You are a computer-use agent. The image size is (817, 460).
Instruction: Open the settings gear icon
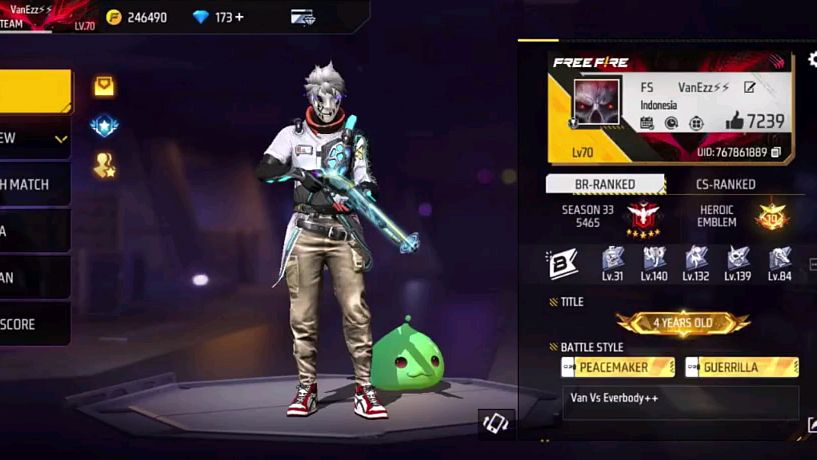(x=812, y=60)
